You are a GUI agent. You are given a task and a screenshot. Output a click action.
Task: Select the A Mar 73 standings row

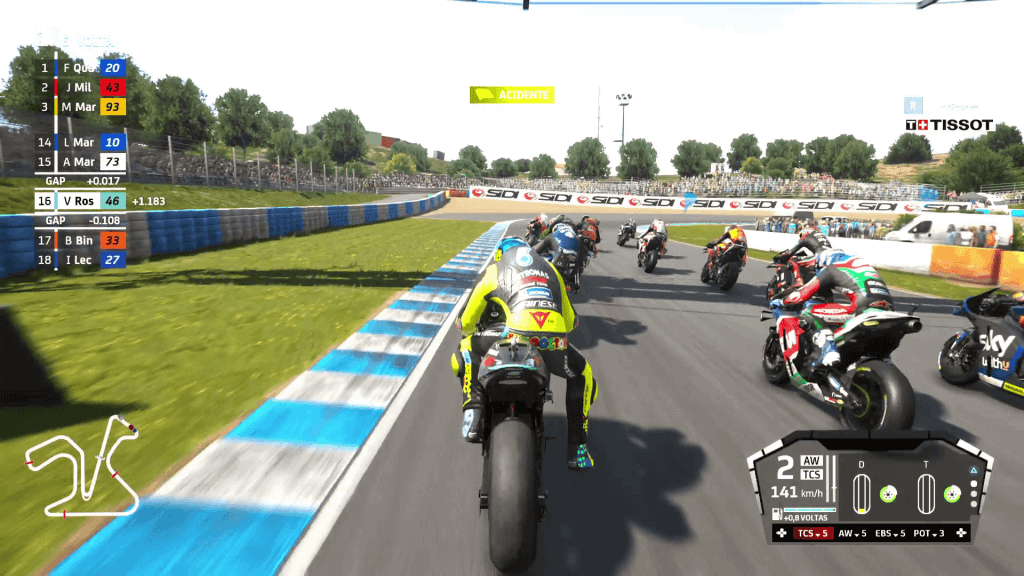81,162
